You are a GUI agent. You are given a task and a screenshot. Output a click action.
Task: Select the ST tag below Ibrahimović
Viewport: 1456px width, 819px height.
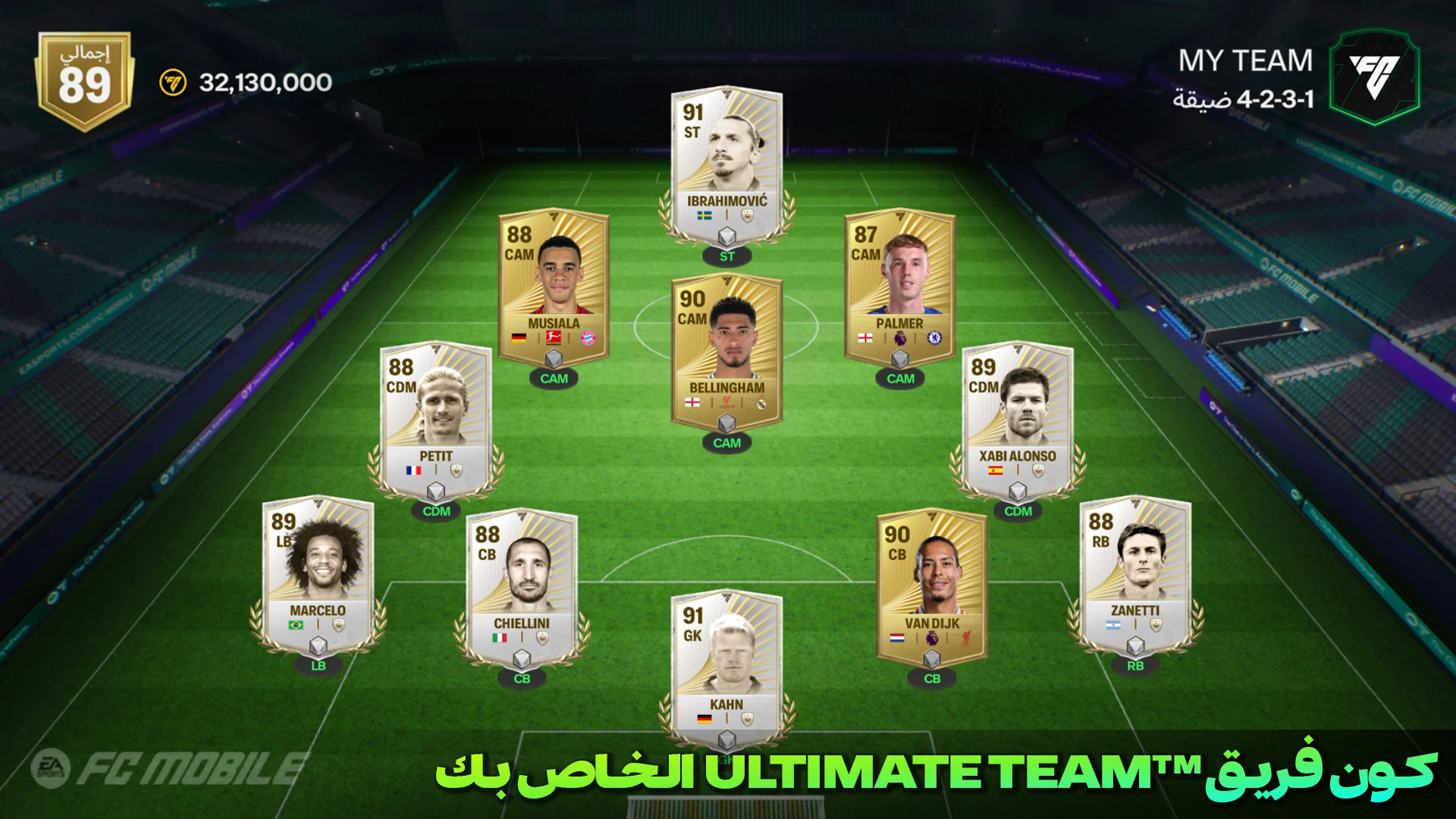coord(726,256)
